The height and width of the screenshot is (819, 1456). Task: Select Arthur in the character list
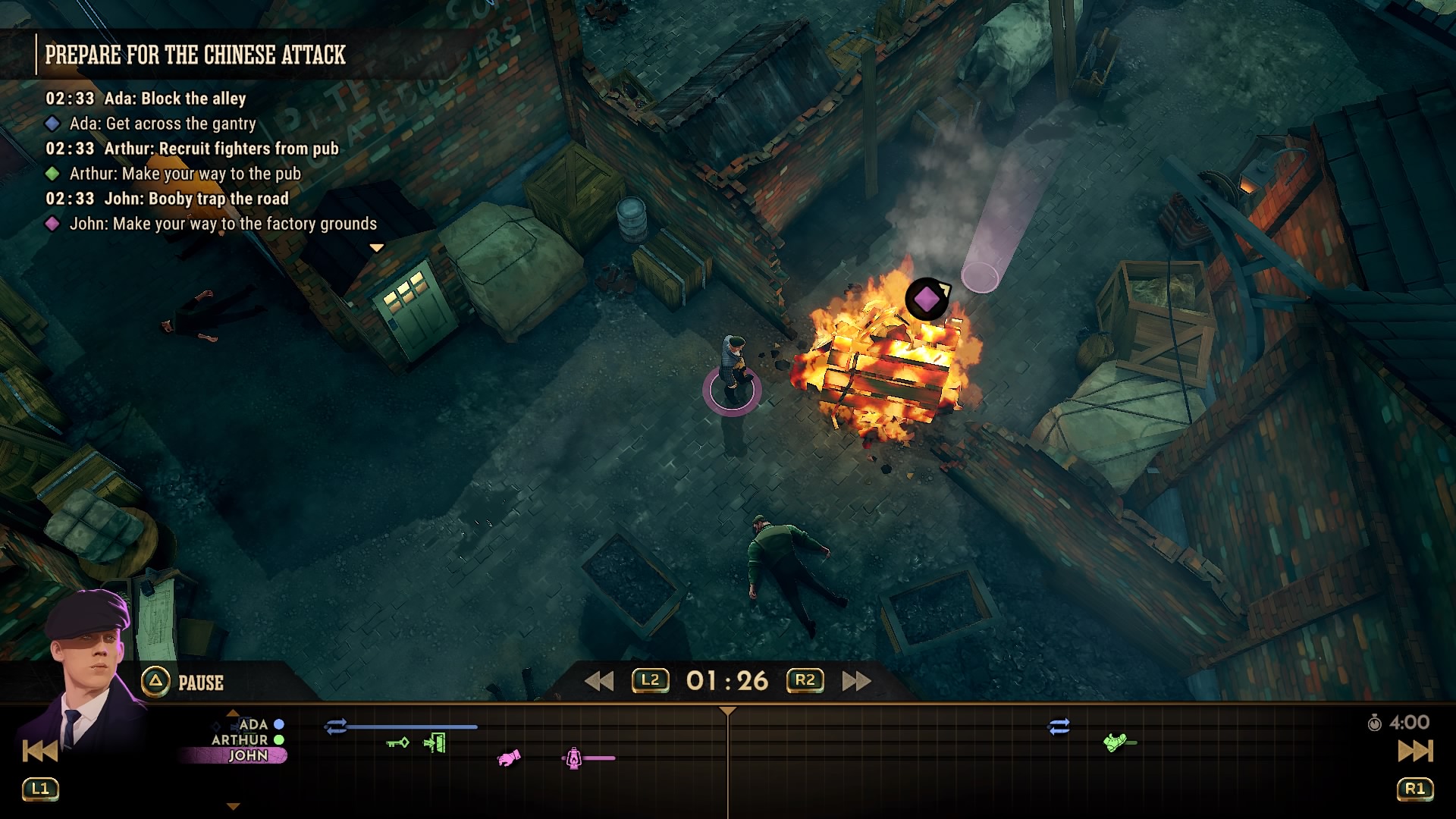[241, 739]
